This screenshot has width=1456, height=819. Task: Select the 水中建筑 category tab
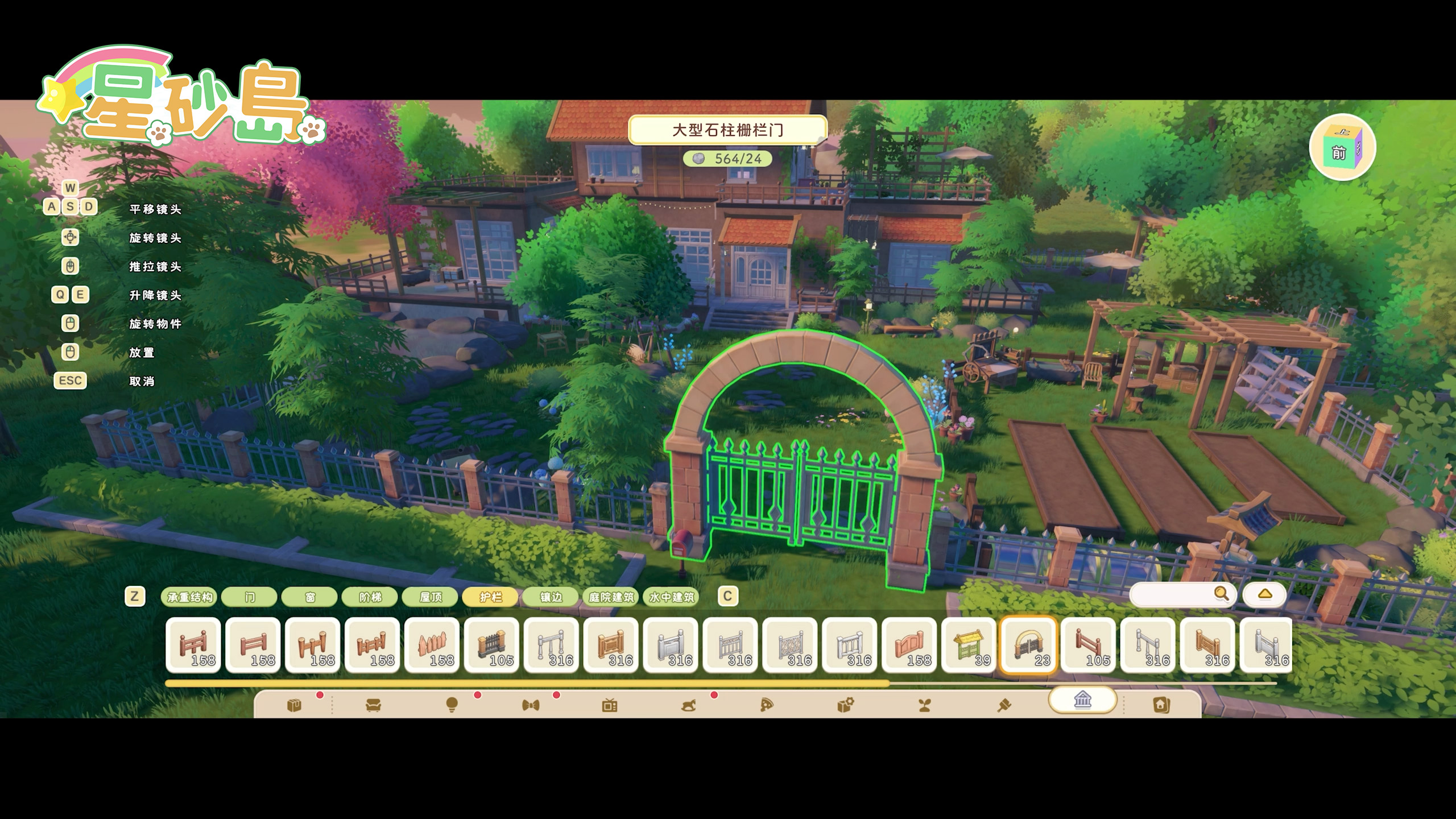coord(671,597)
